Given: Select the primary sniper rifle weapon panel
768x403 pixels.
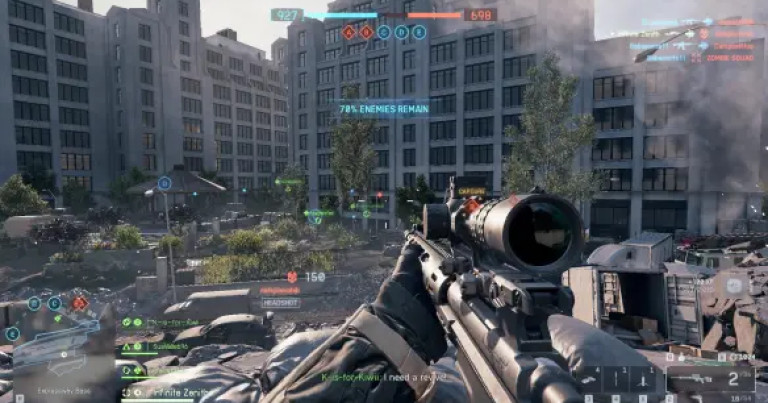Looking at the screenshot, I should coord(710,379).
